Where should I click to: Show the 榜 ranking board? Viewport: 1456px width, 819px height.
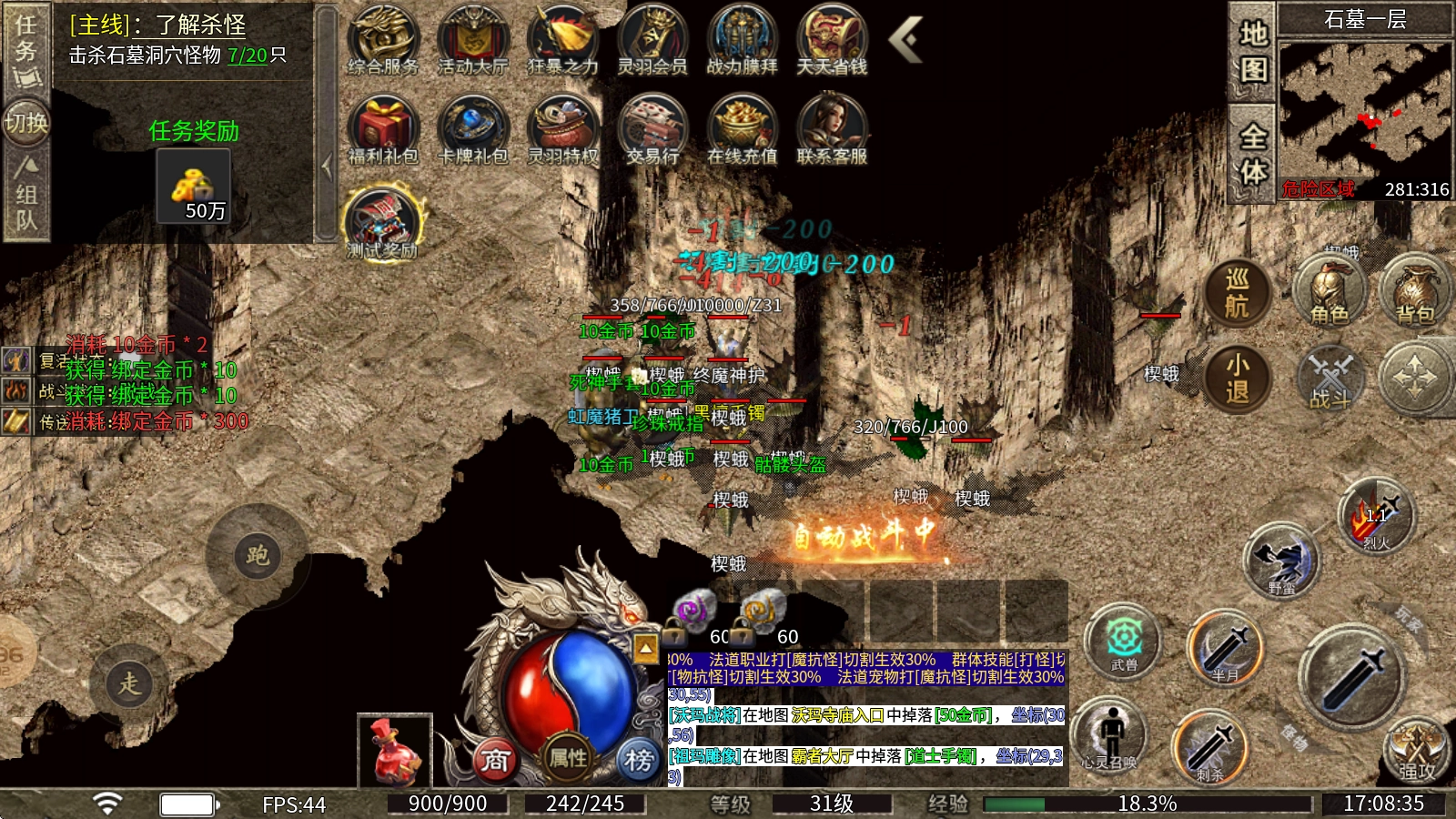pos(639,759)
